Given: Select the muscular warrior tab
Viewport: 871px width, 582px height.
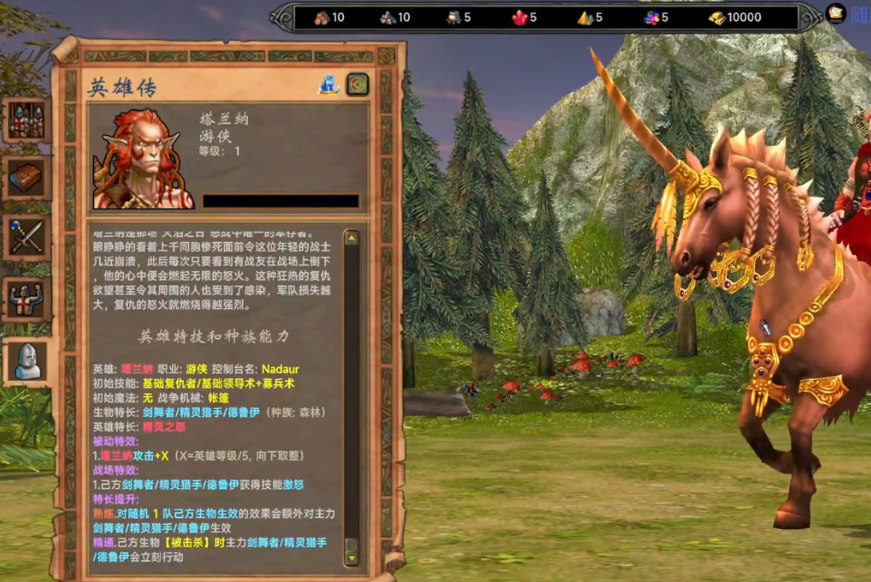Looking at the screenshot, I should tap(26, 298).
